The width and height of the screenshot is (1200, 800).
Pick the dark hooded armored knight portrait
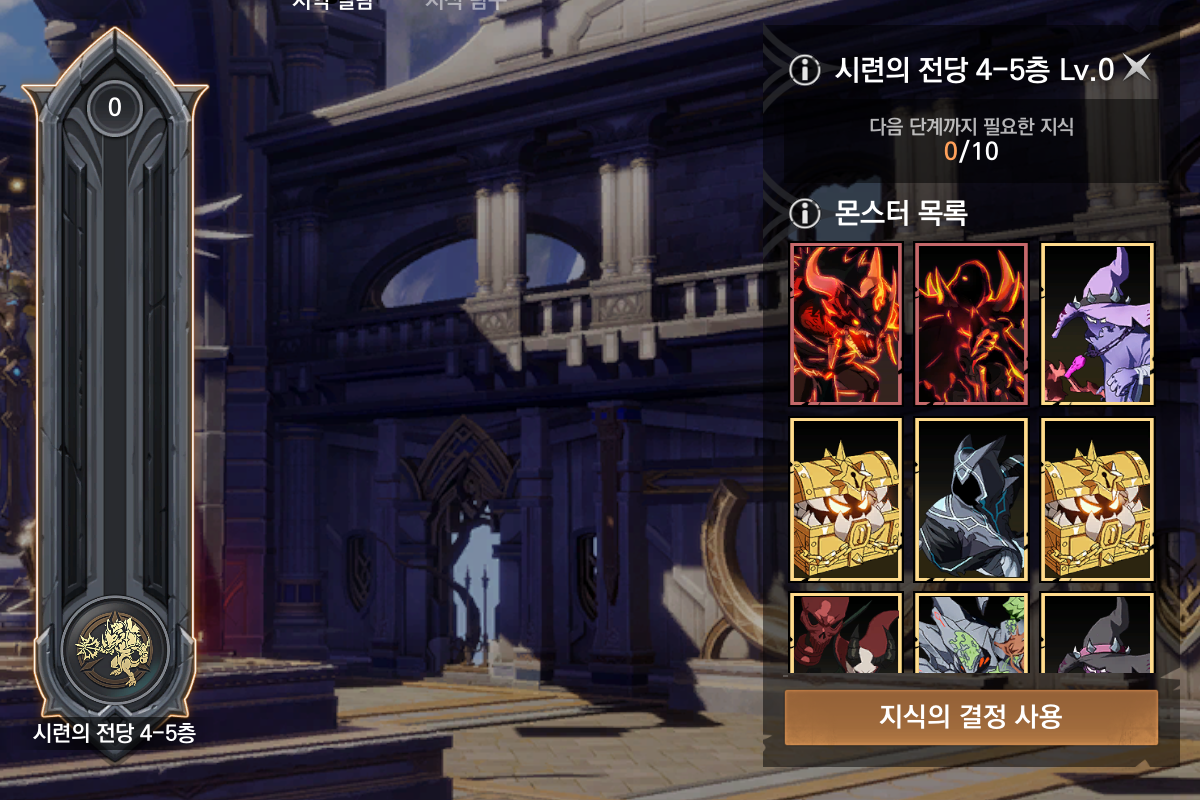pos(971,499)
